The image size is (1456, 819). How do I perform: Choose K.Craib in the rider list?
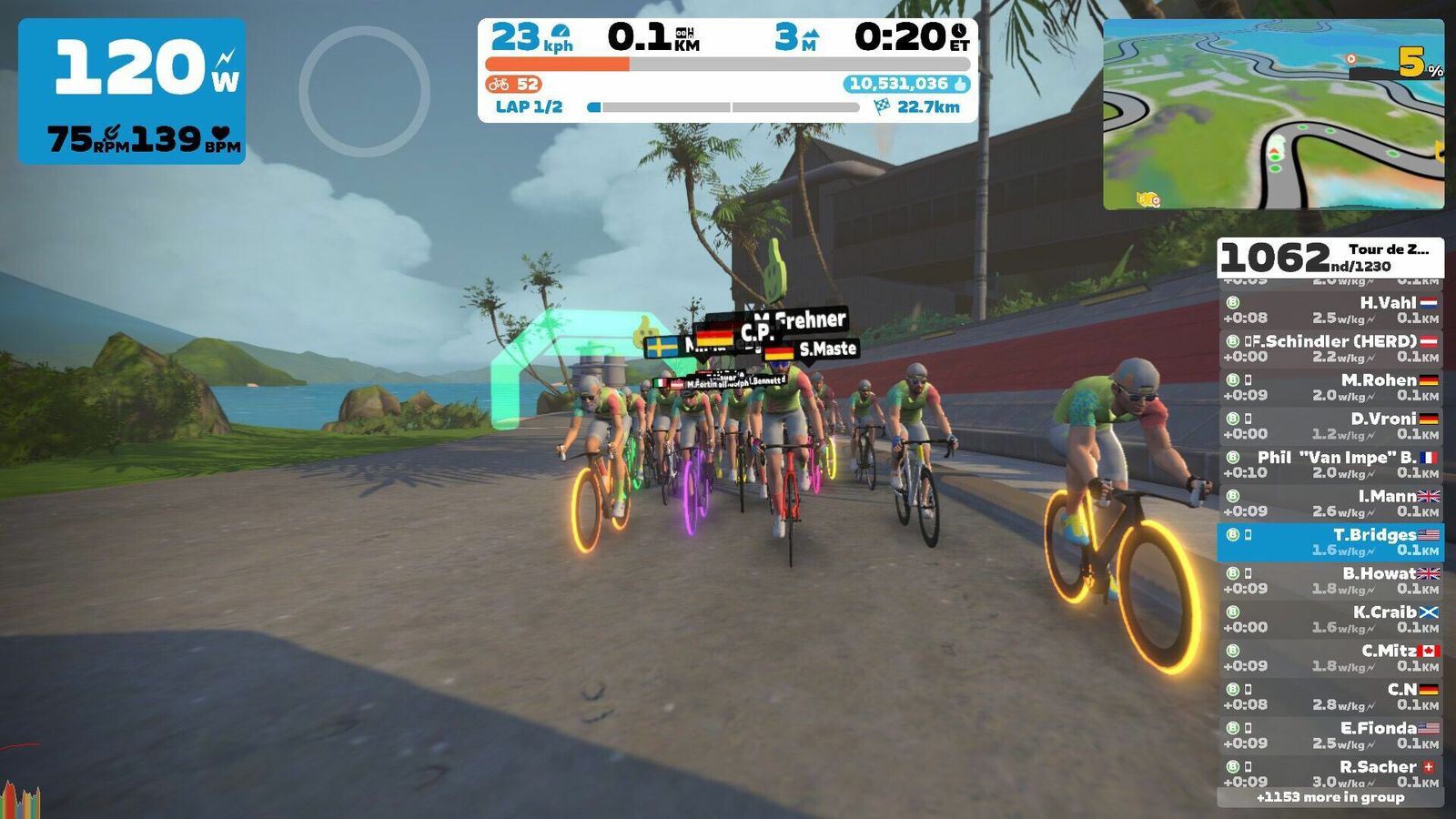tap(1330, 620)
